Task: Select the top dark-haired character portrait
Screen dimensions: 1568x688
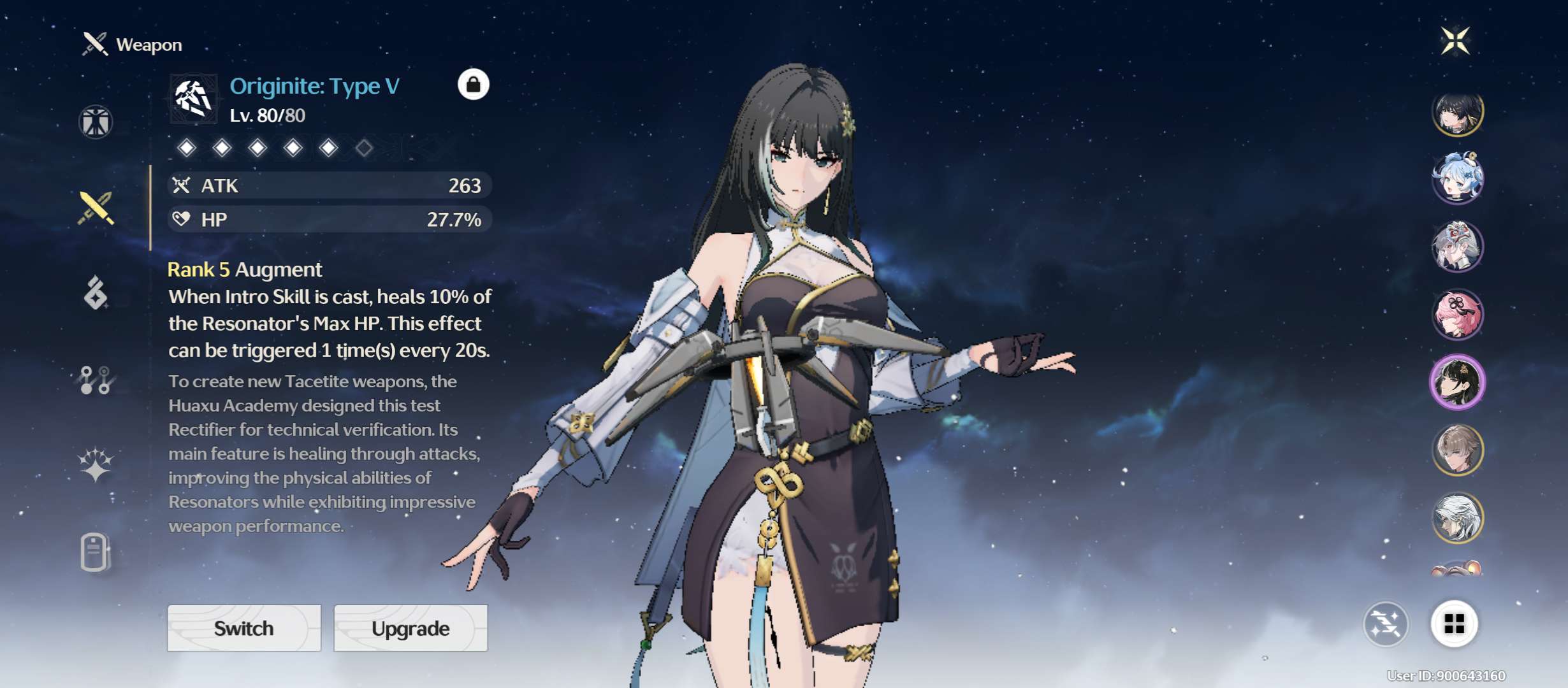Action: click(x=1457, y=113)
